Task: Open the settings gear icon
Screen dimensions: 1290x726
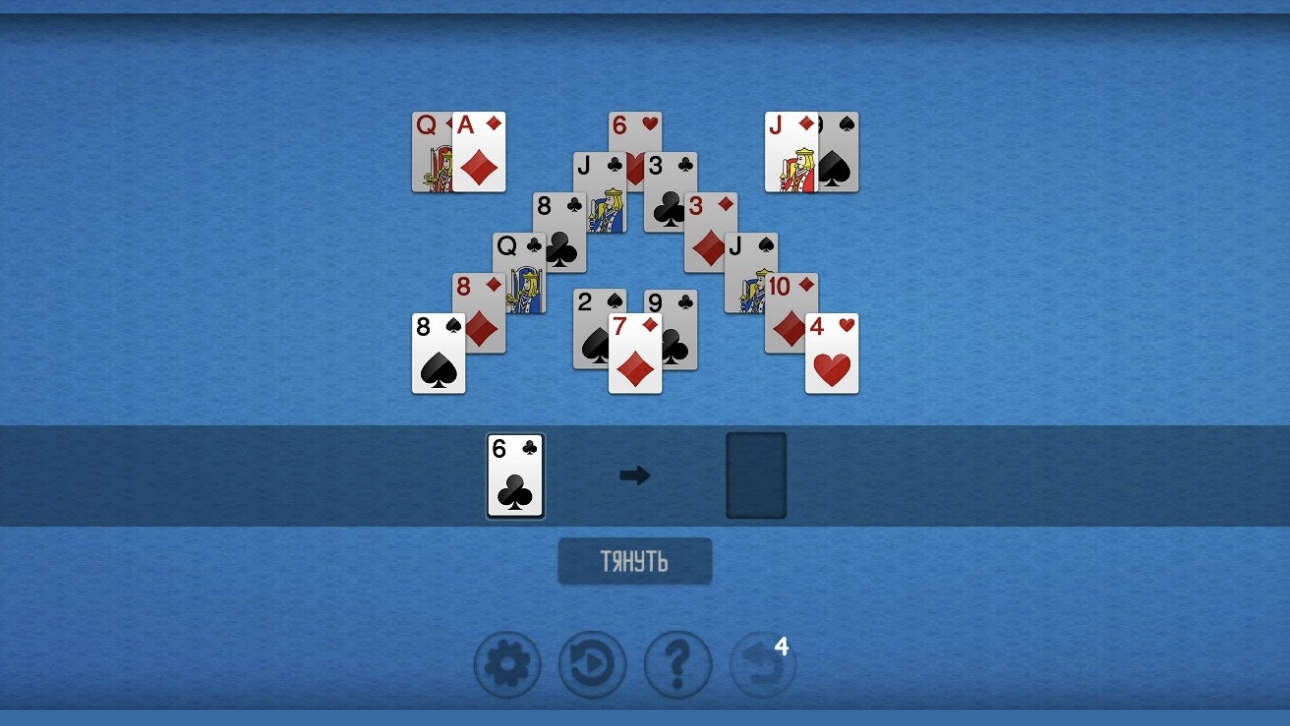Action: 507,663
